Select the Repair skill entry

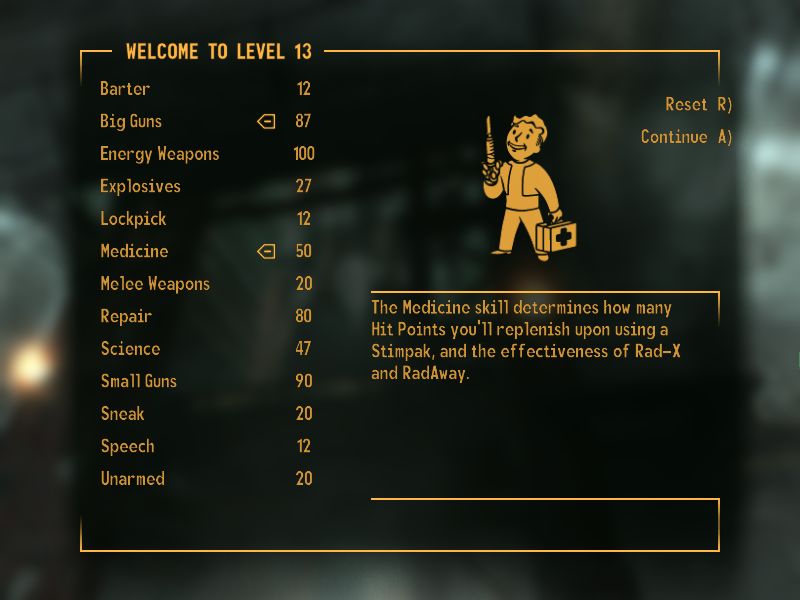point(126,317)
